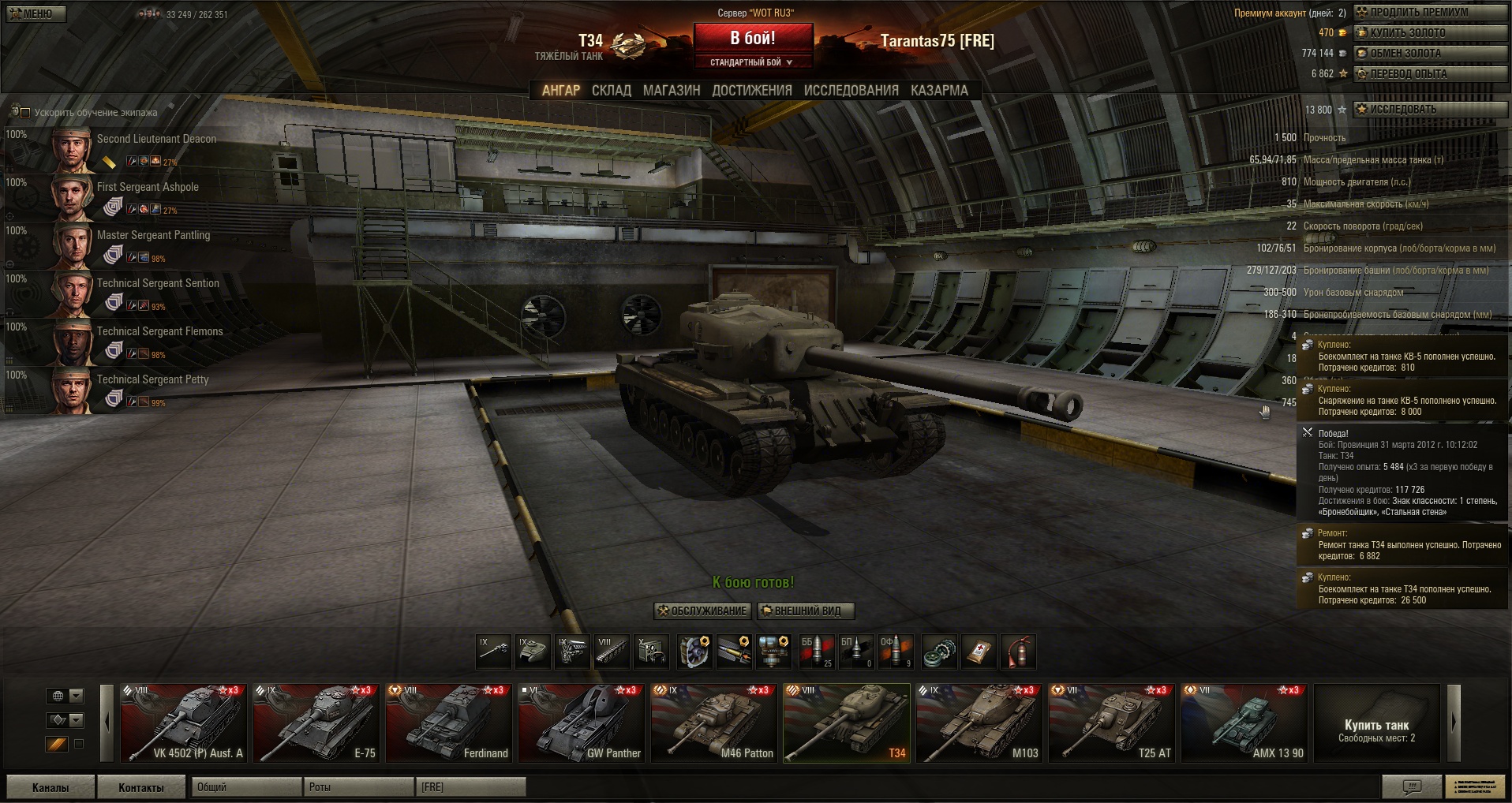This screenshot has height=803, width=1512.
Task: Buy a new tank slot via Купить танк
Action: (1377, 730)
